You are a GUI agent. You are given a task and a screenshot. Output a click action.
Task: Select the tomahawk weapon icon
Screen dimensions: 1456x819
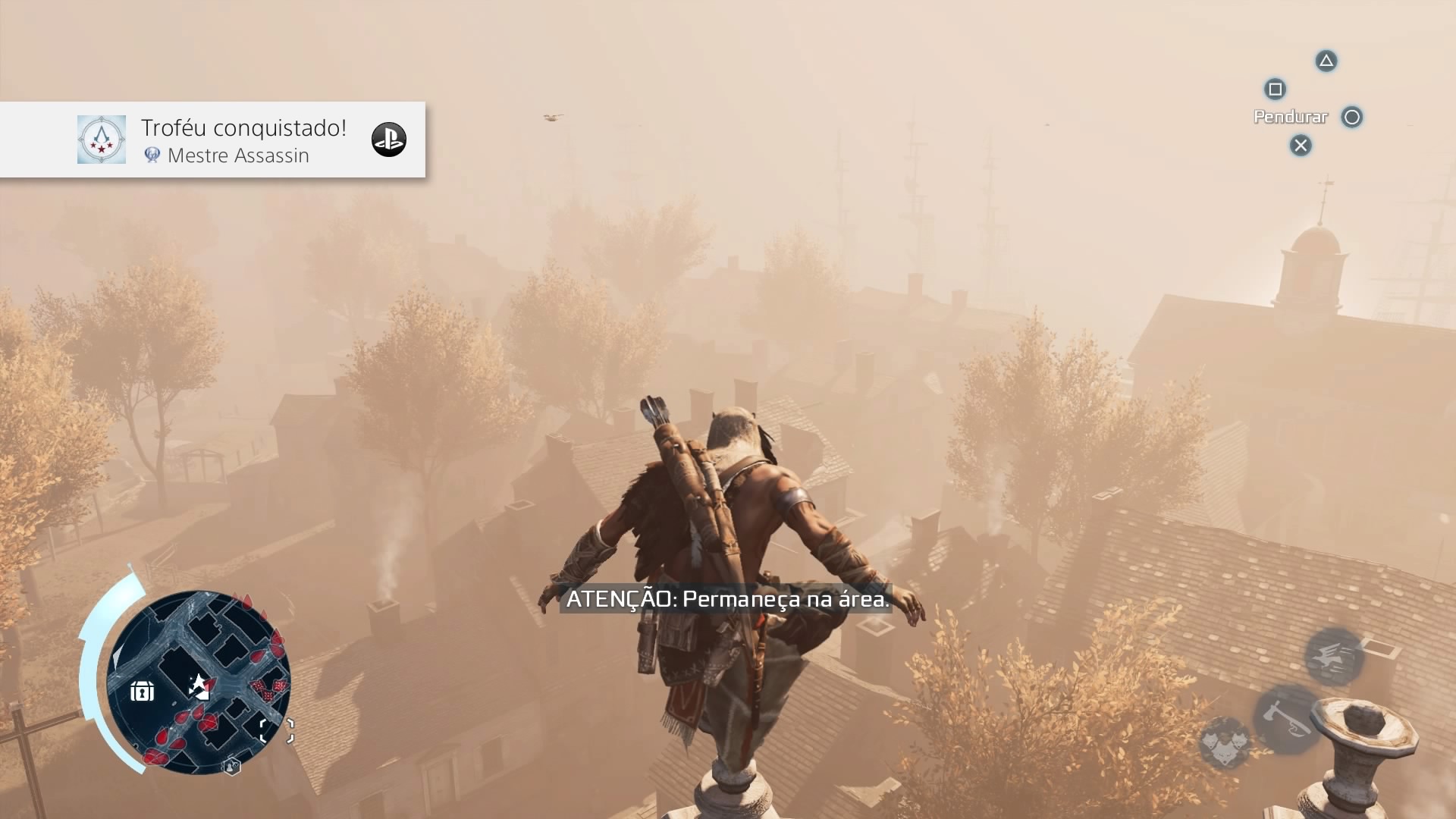[1287, 719]
